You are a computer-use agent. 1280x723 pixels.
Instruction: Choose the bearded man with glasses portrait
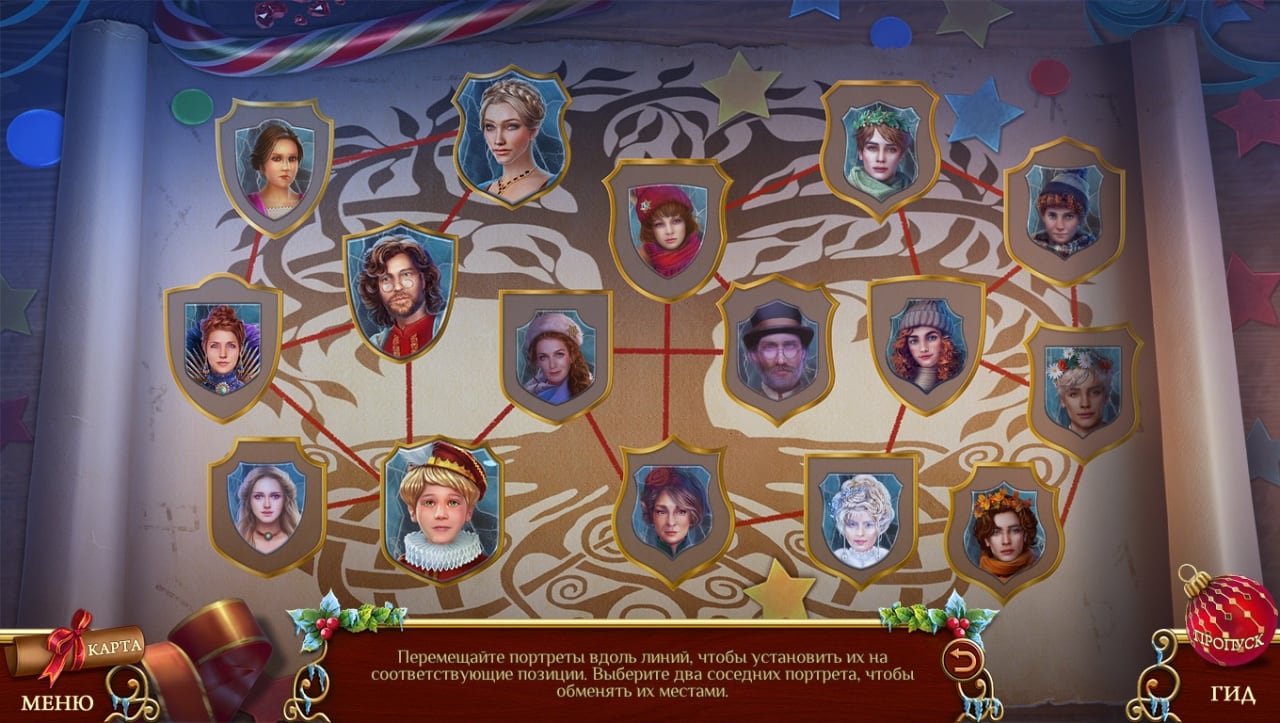pos(400,291)
